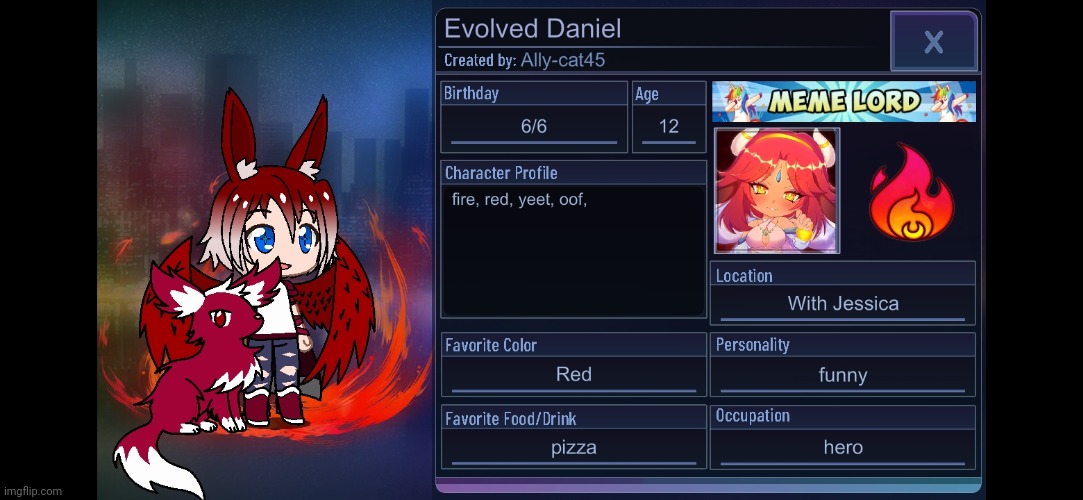Change the Birthday field value 6/6
Screen dimensions: 1083x500
534,127
